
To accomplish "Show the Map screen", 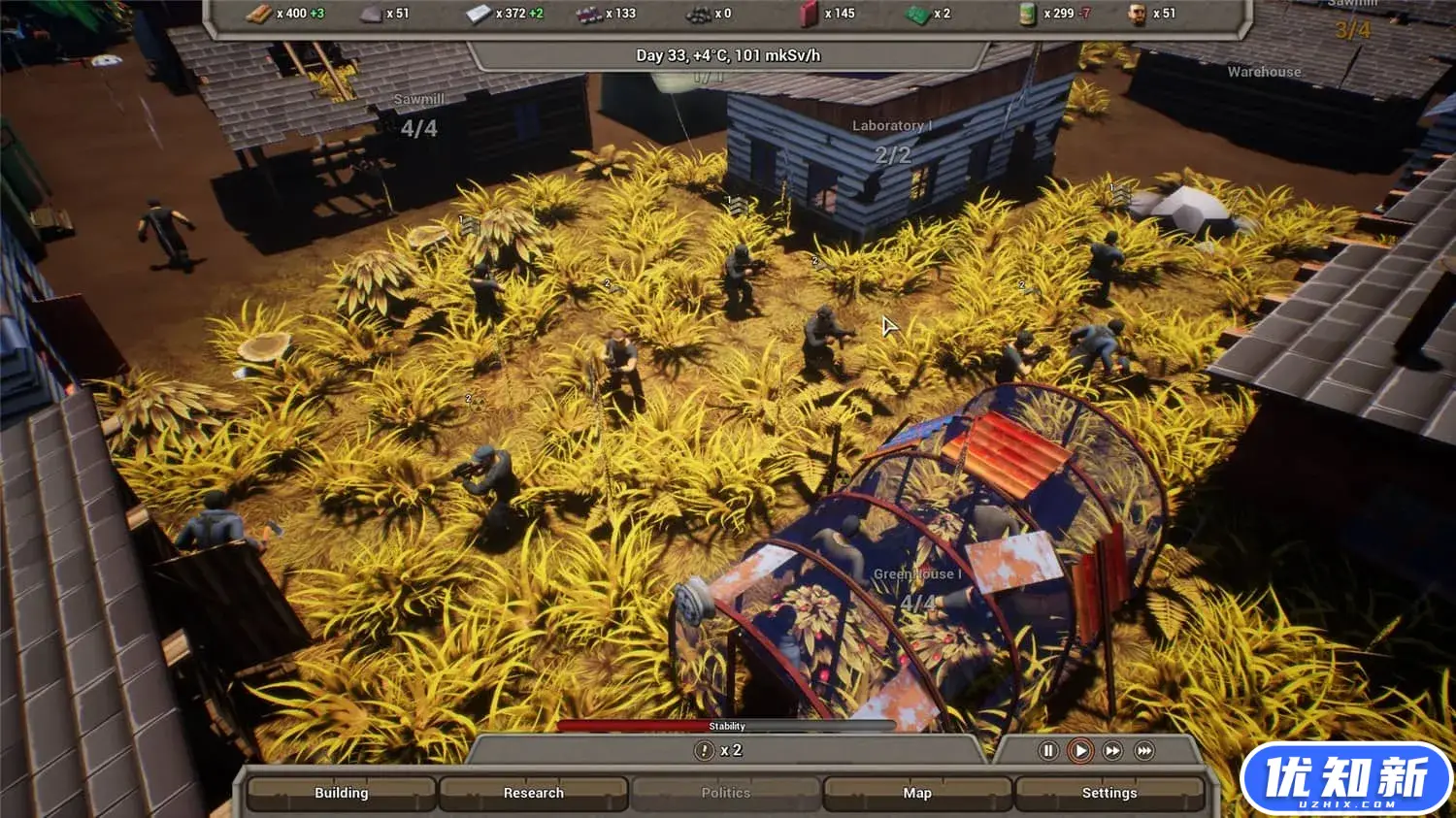I will click(916, 793).
